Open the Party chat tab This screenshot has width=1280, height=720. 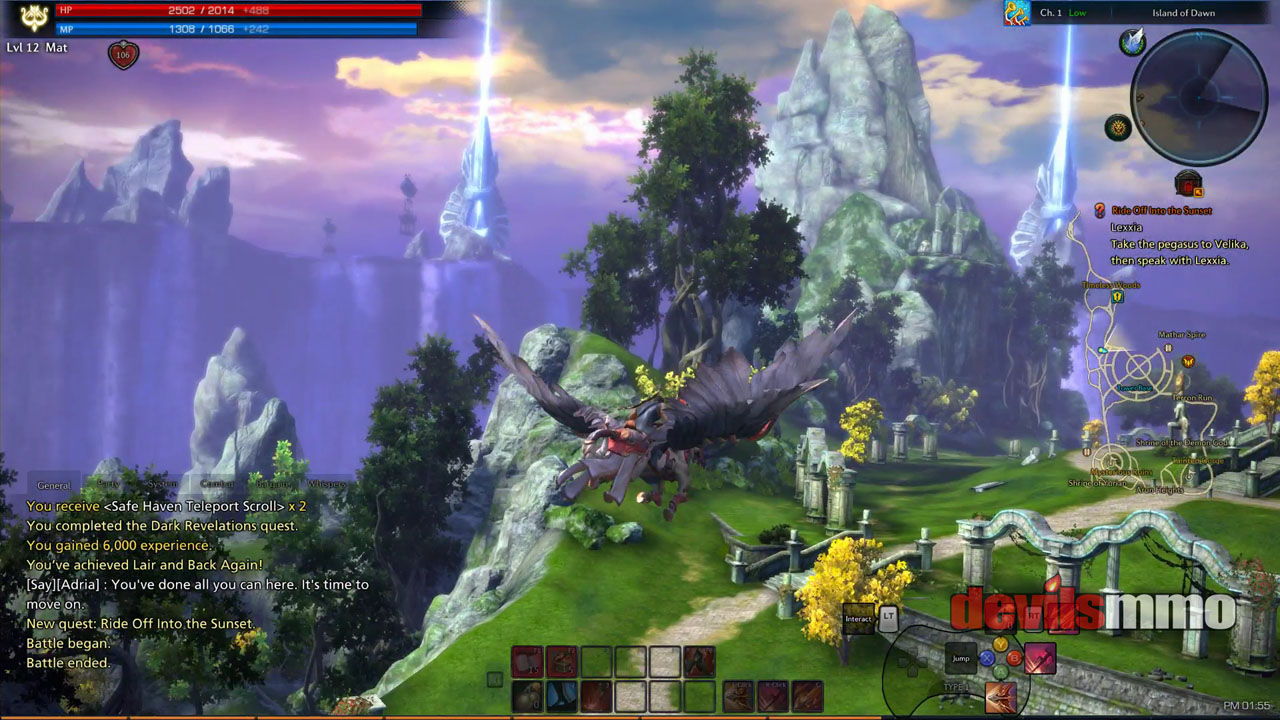tap(108, 485)
